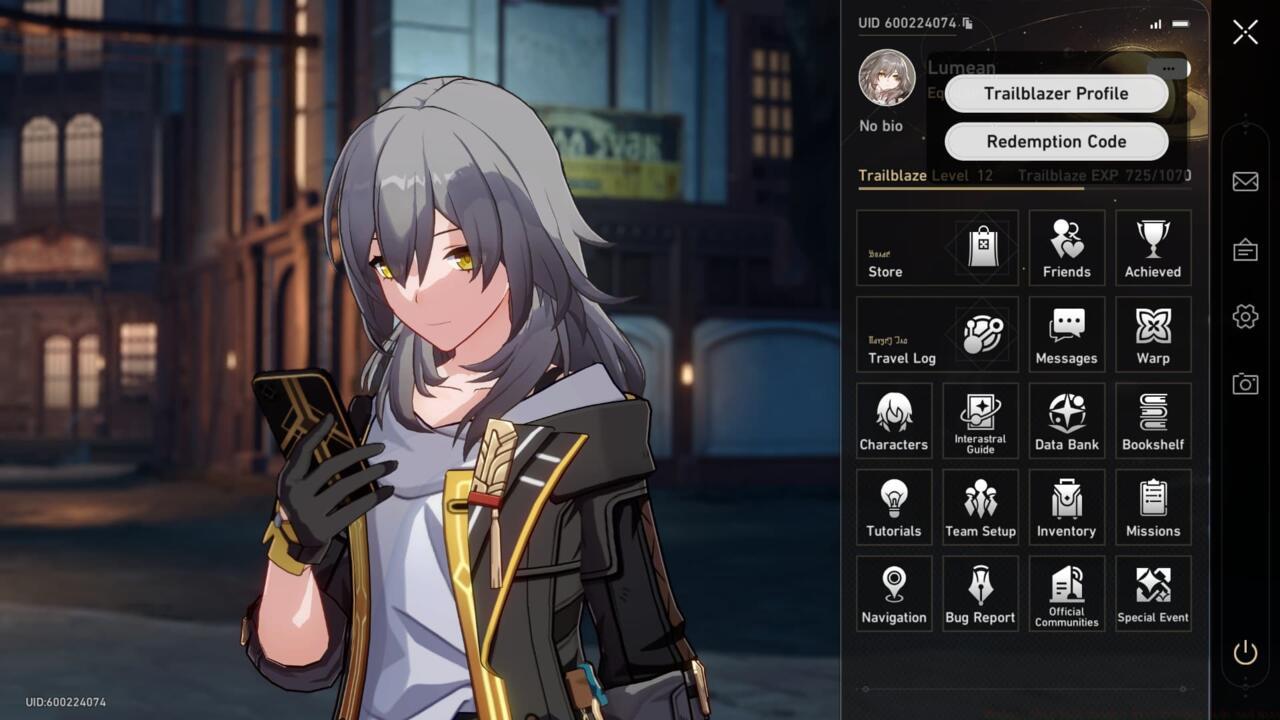Viewport: 1280px width, 720px height.
Task: Open the in-game camera for photo mode
Action: [x=1245, y=383]
